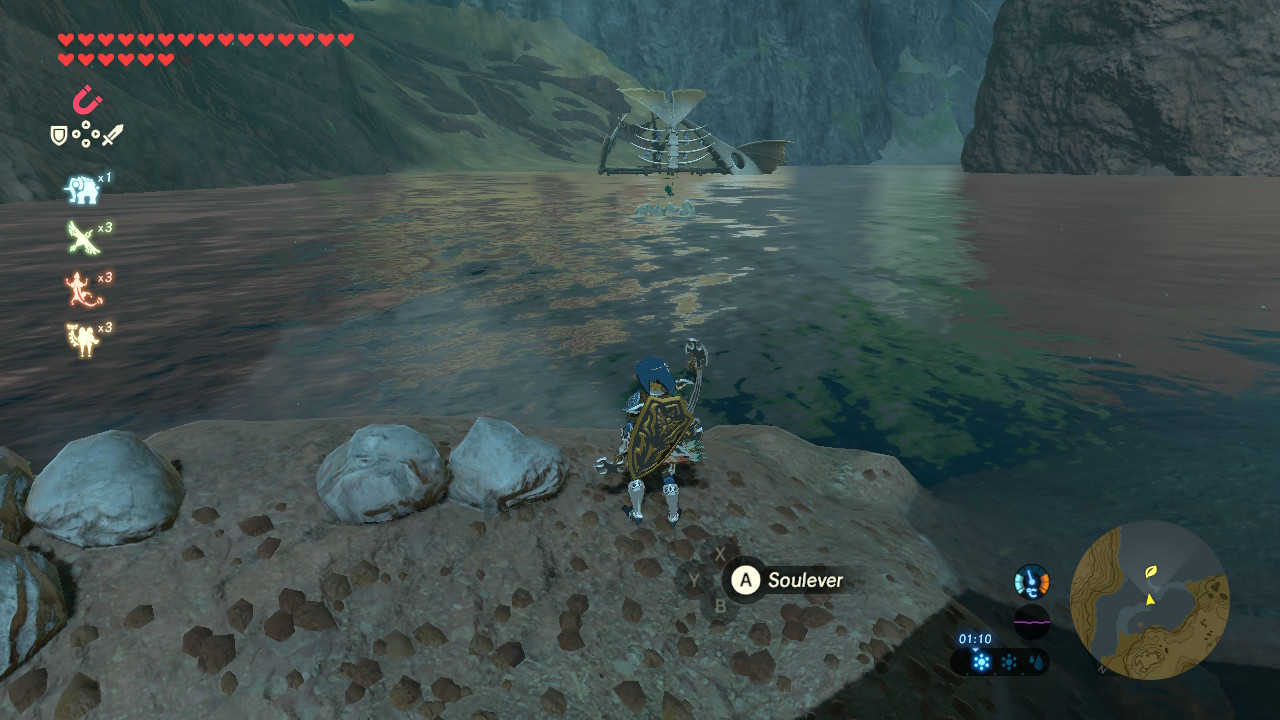Click the sword quick-select icon
1280x720 pixels.
[112, 135]
